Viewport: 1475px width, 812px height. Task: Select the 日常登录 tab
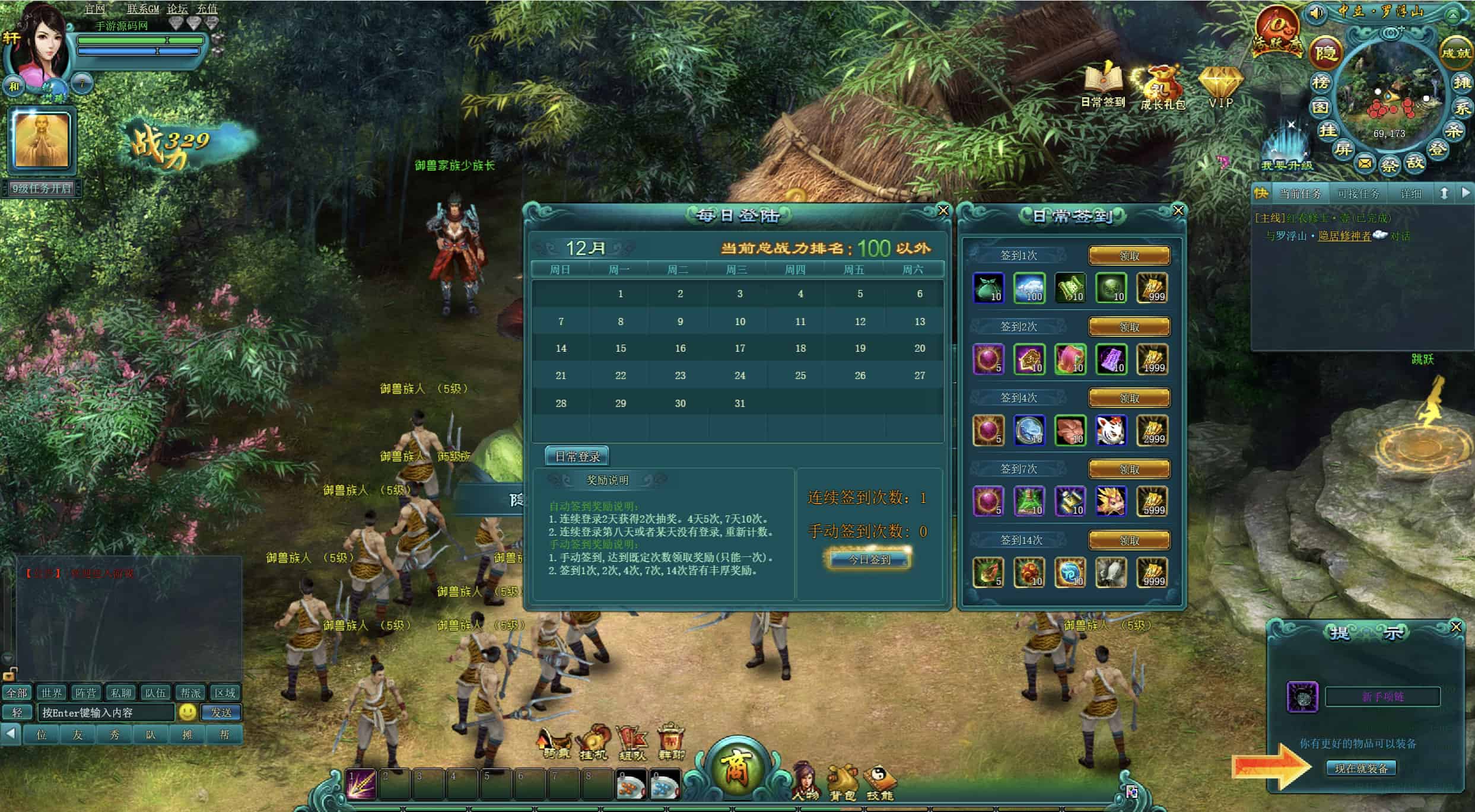click(577, 456)
